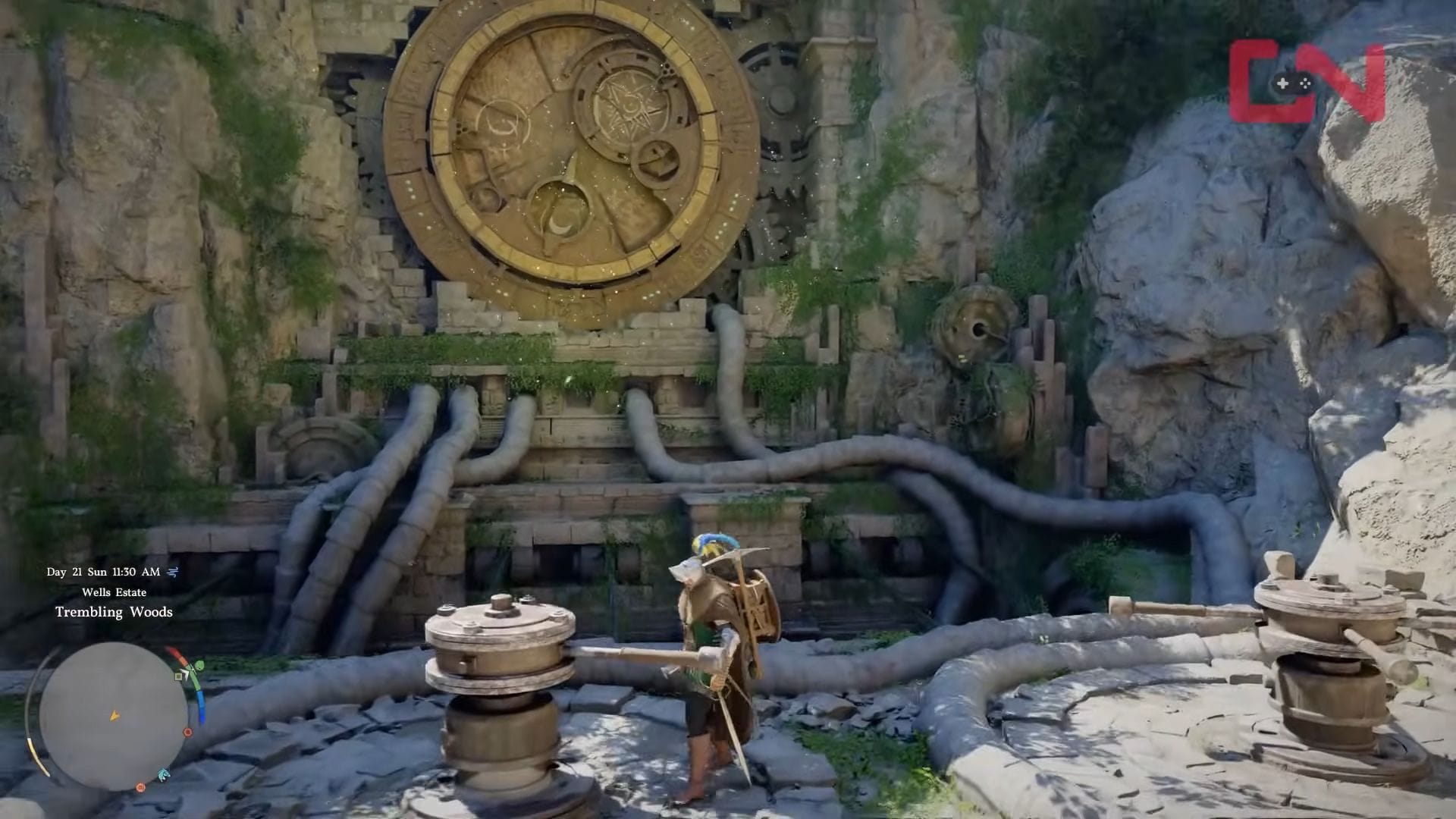Click the crescent moon symbol on the clock face

tap(561, 221)
